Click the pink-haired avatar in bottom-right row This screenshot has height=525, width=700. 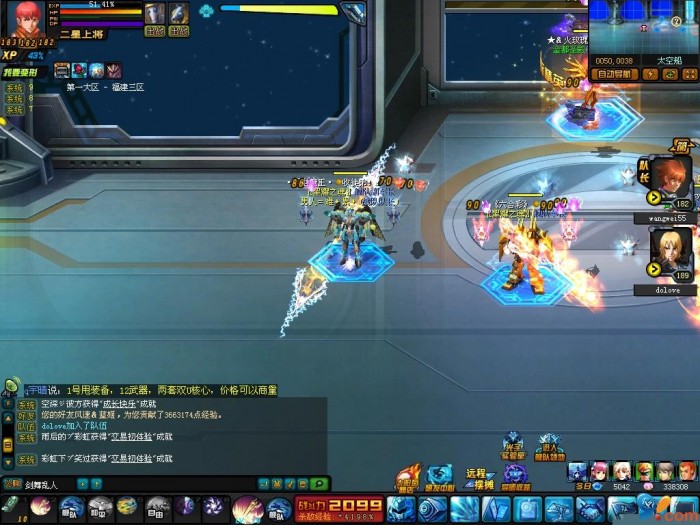pos(598,471)
